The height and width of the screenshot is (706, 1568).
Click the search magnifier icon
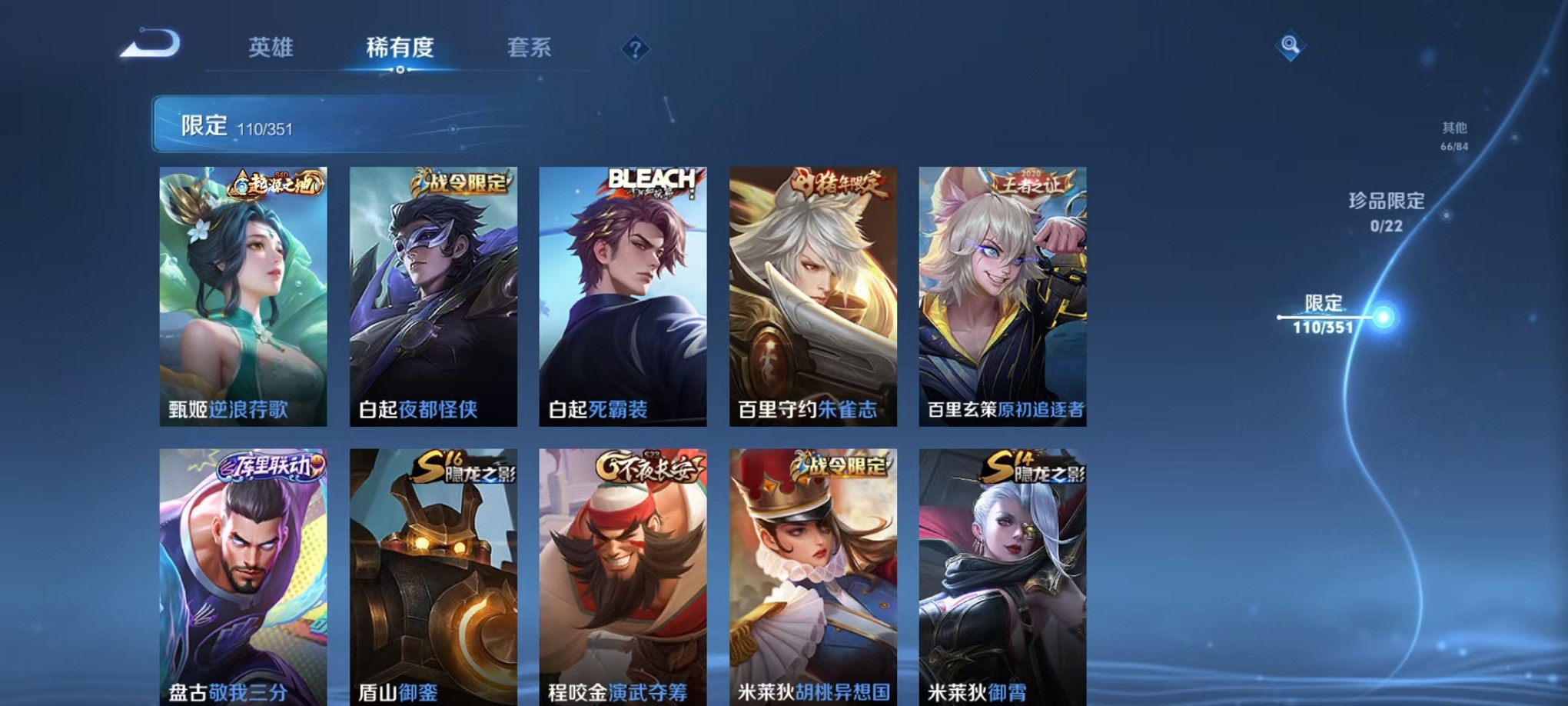click(x=1291, y=44)
